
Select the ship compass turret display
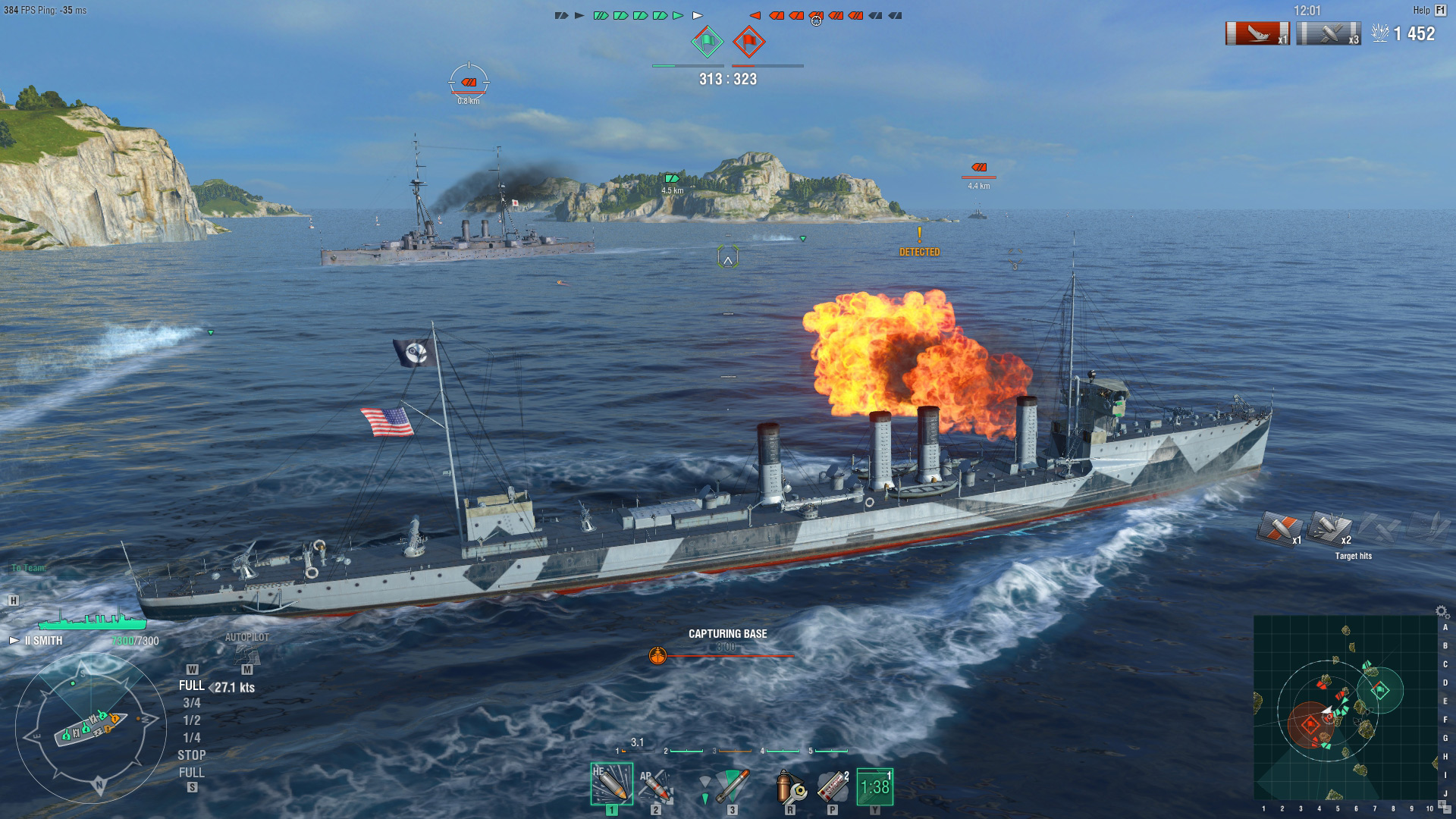pos(89,728)
